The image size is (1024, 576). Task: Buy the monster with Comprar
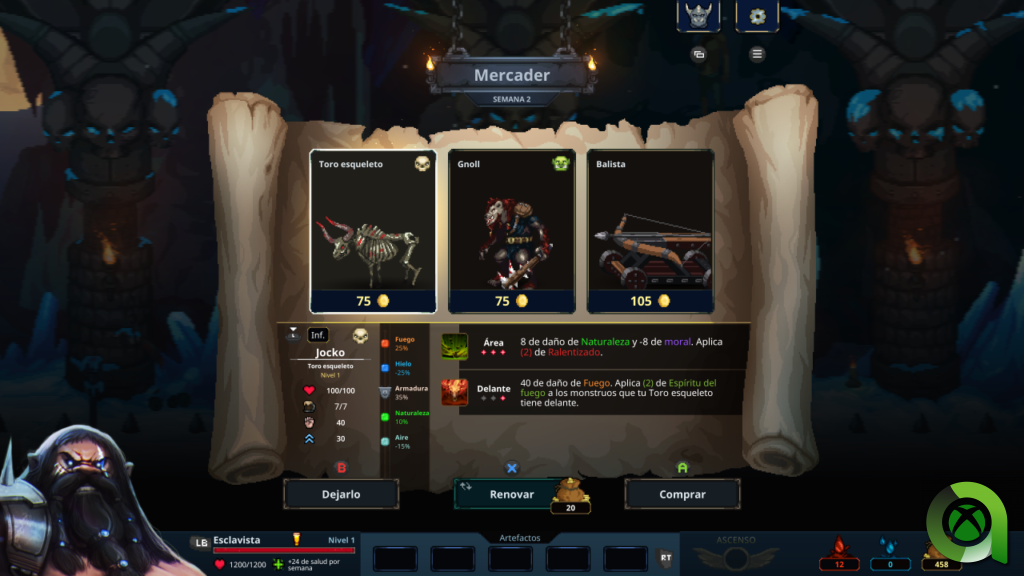click(682, 494)
